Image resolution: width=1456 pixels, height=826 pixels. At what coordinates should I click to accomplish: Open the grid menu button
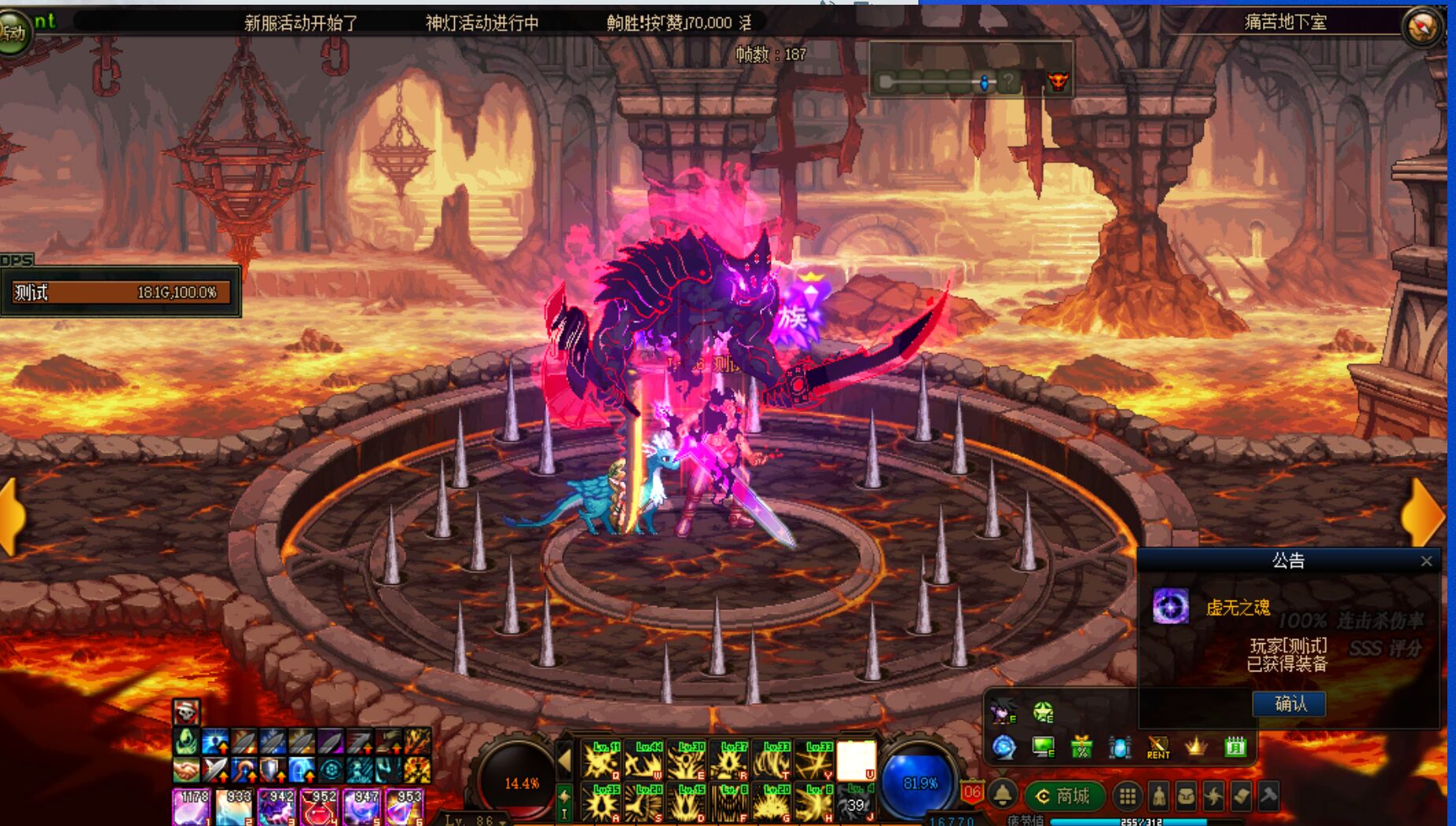point(1127,797)
